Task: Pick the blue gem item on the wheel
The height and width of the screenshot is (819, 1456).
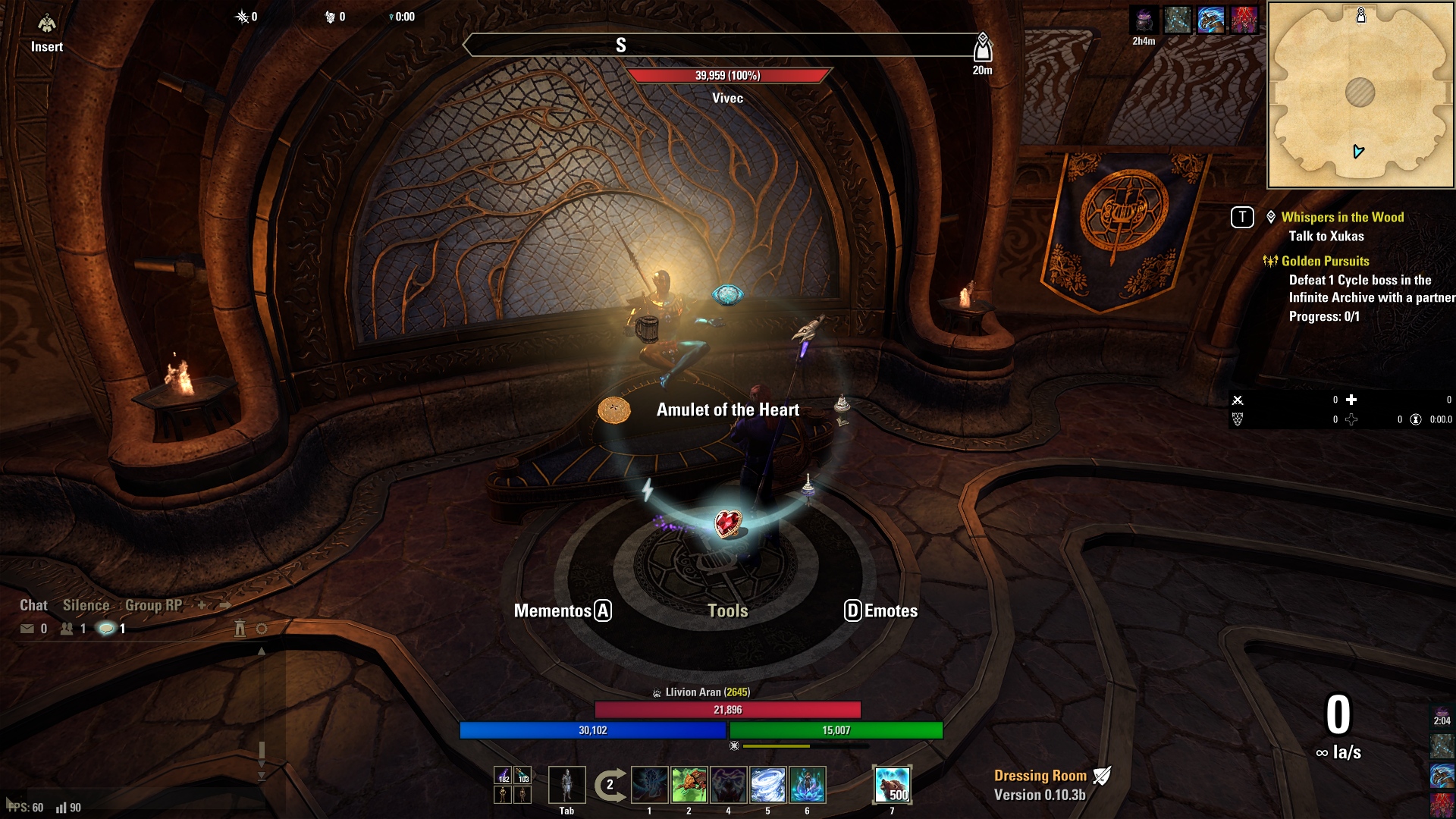Action: point(727,295)
